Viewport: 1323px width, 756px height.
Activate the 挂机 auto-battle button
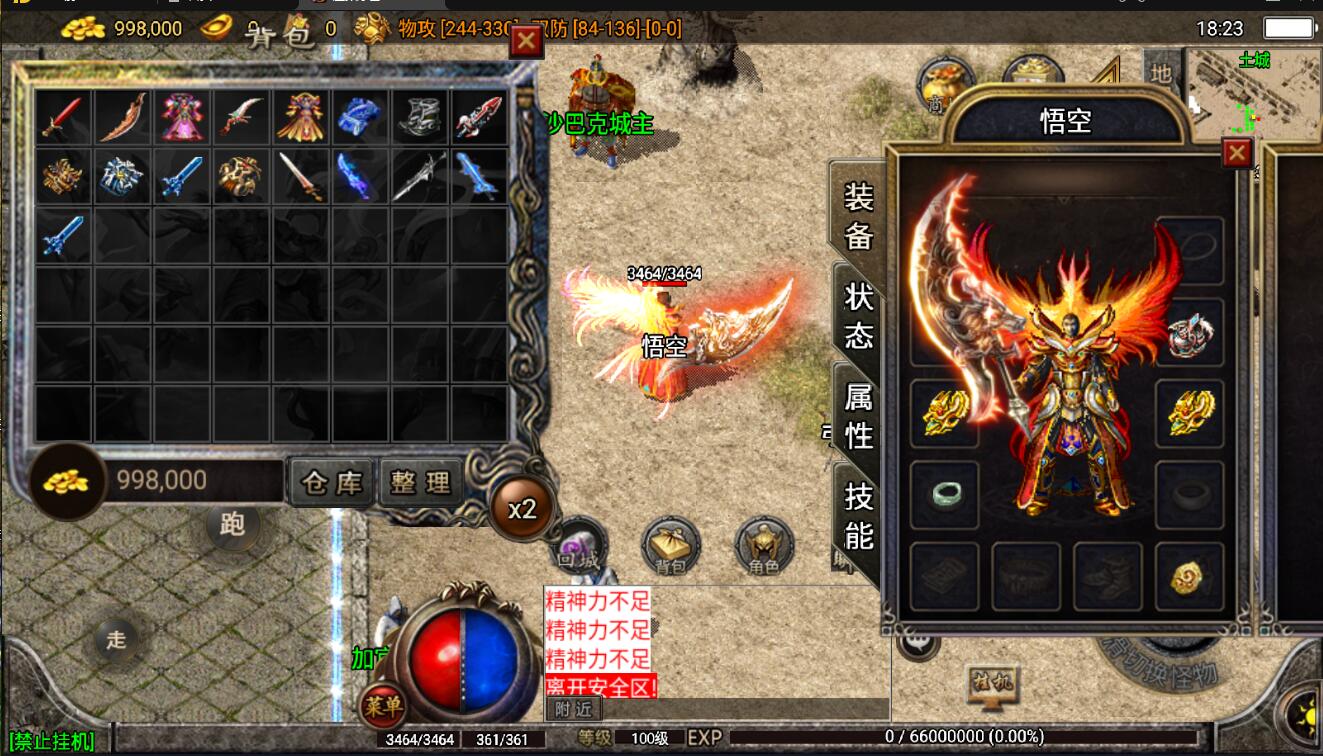[x=991, y=685]
